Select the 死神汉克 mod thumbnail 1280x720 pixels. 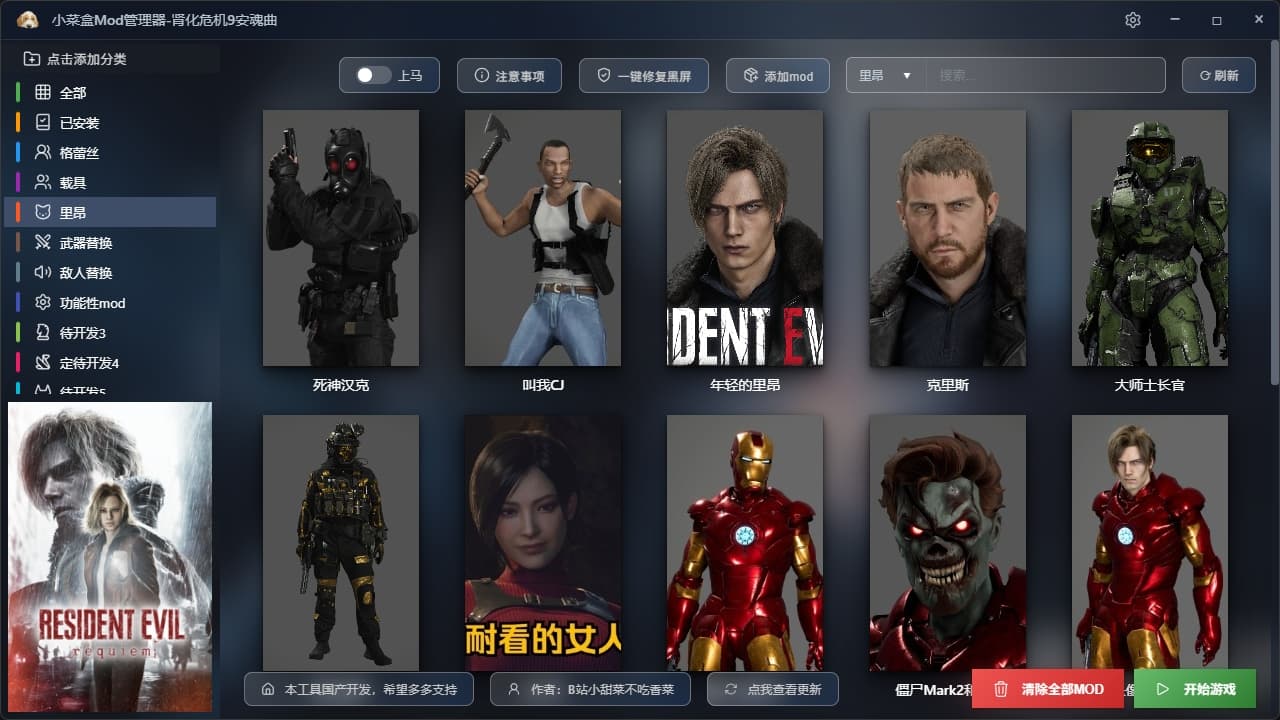[341, 238]
